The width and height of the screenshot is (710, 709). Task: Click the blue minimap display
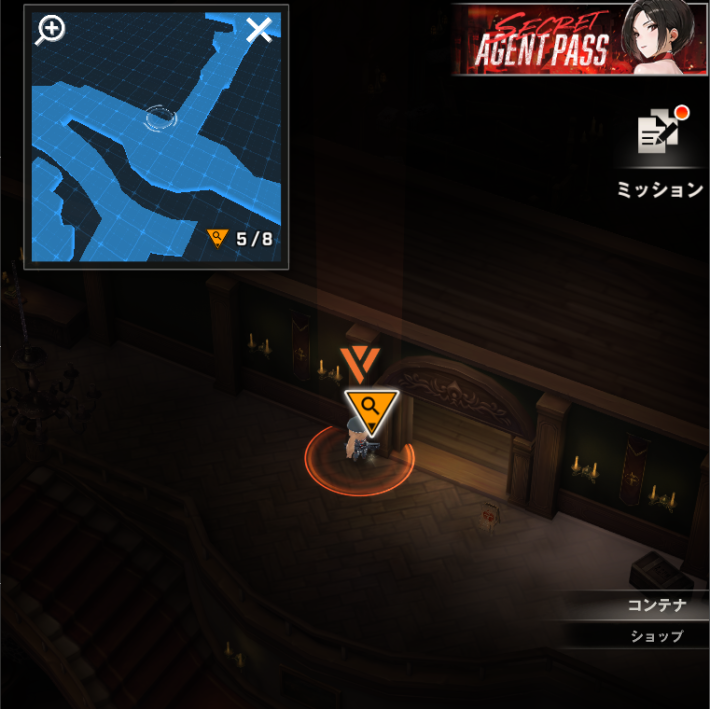[156, 150]
